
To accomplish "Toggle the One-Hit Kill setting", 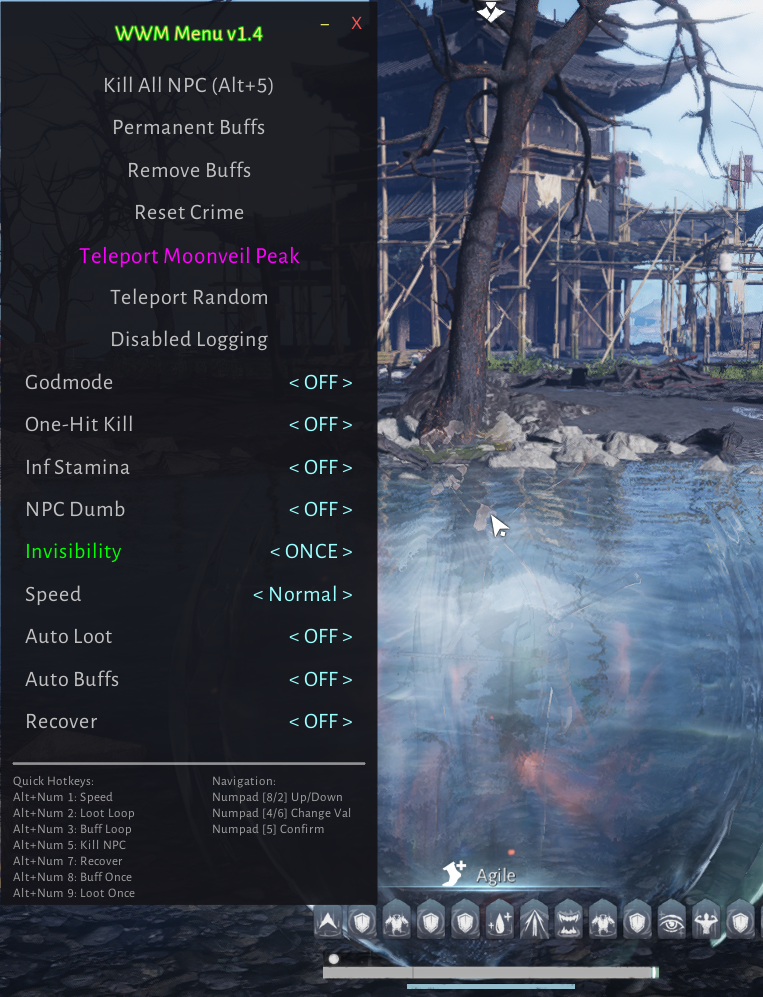I will coord(320,425).
